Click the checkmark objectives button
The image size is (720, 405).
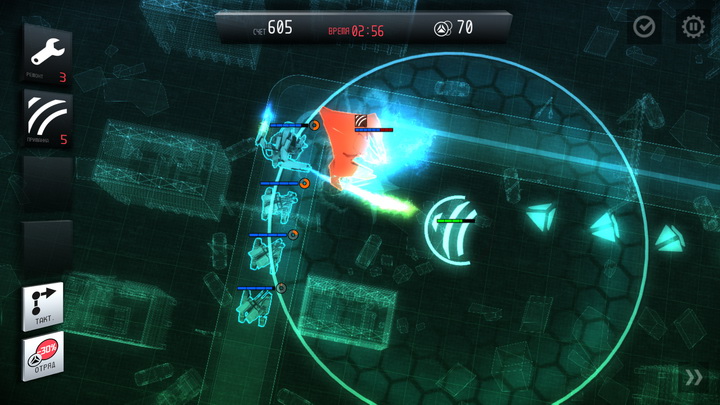(x=645, y=27)
